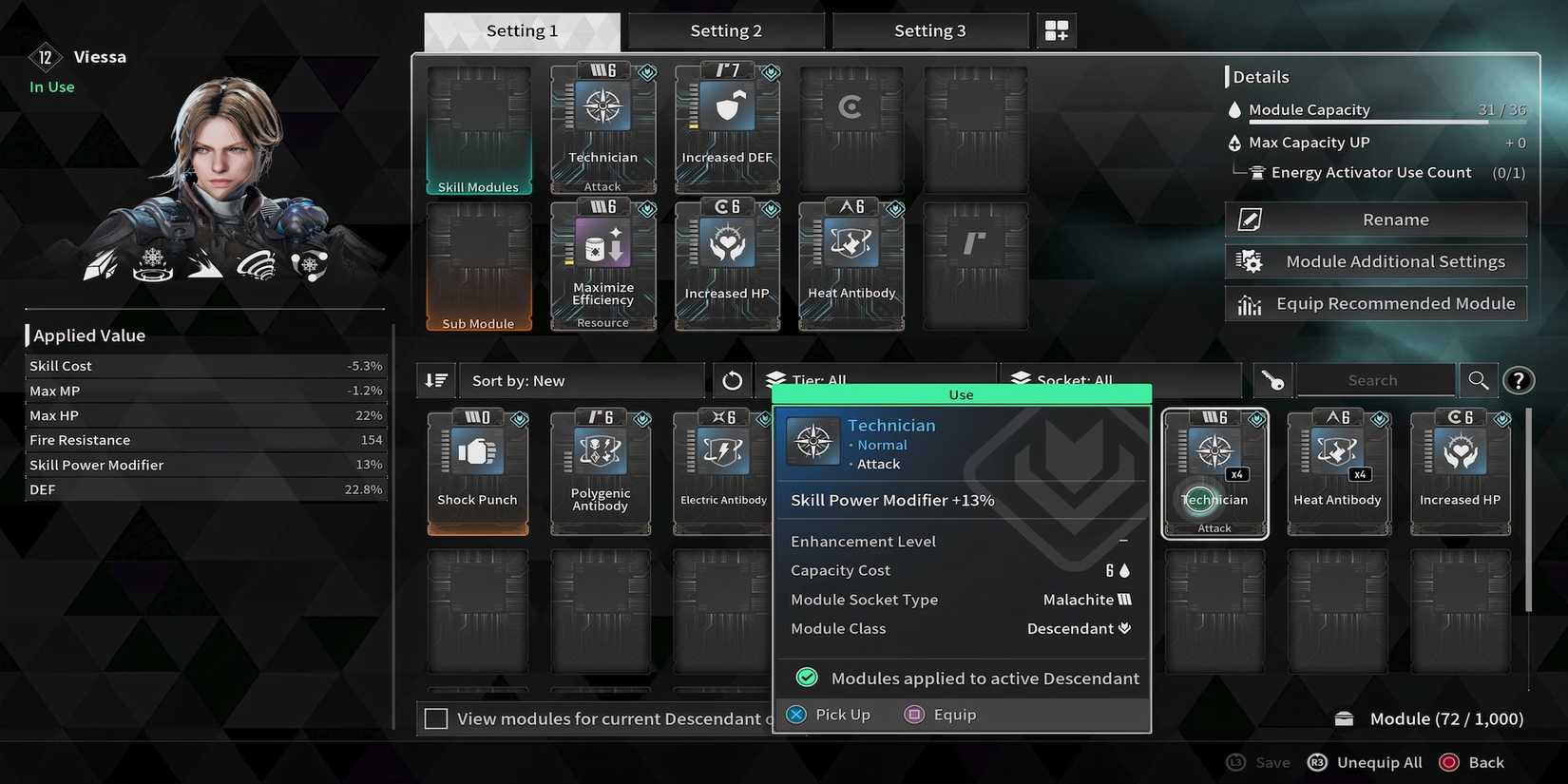Click the key-shaped filter toggle icon
Image resolution: width=1568 pixels, height=784 pixels.
(x=1272, y=380)
